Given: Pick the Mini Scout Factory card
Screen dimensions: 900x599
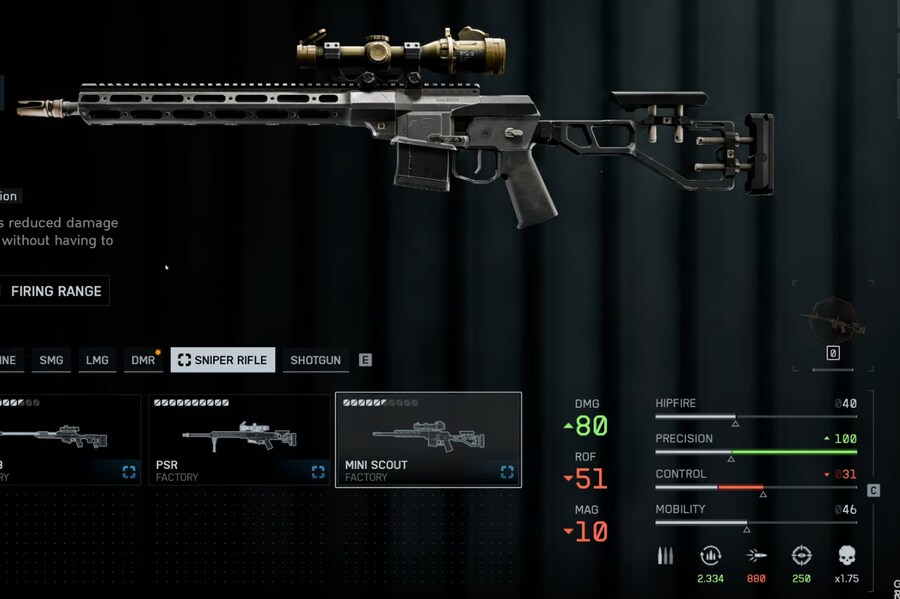Looking at the screenshot, I should [428, 440].
